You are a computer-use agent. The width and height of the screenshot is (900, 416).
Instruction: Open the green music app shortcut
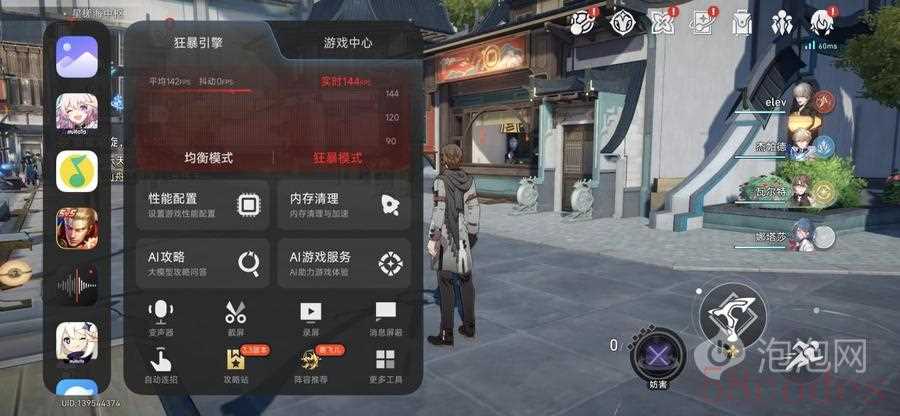click(x=77, y=171)
